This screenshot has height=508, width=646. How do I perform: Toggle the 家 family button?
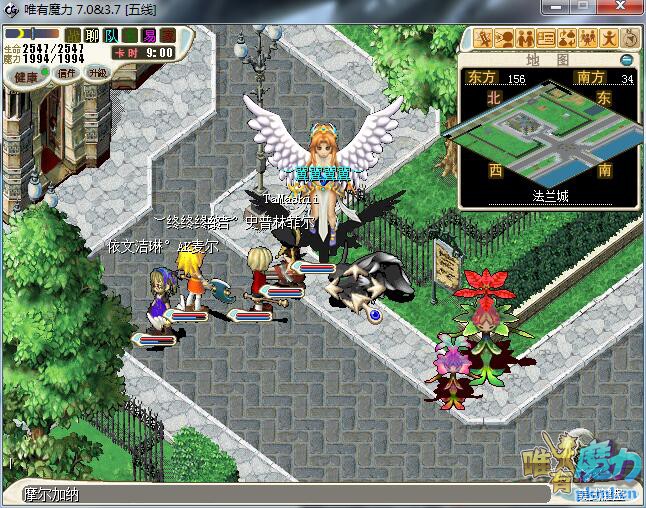pyautogui.click(x=168, y=36)
